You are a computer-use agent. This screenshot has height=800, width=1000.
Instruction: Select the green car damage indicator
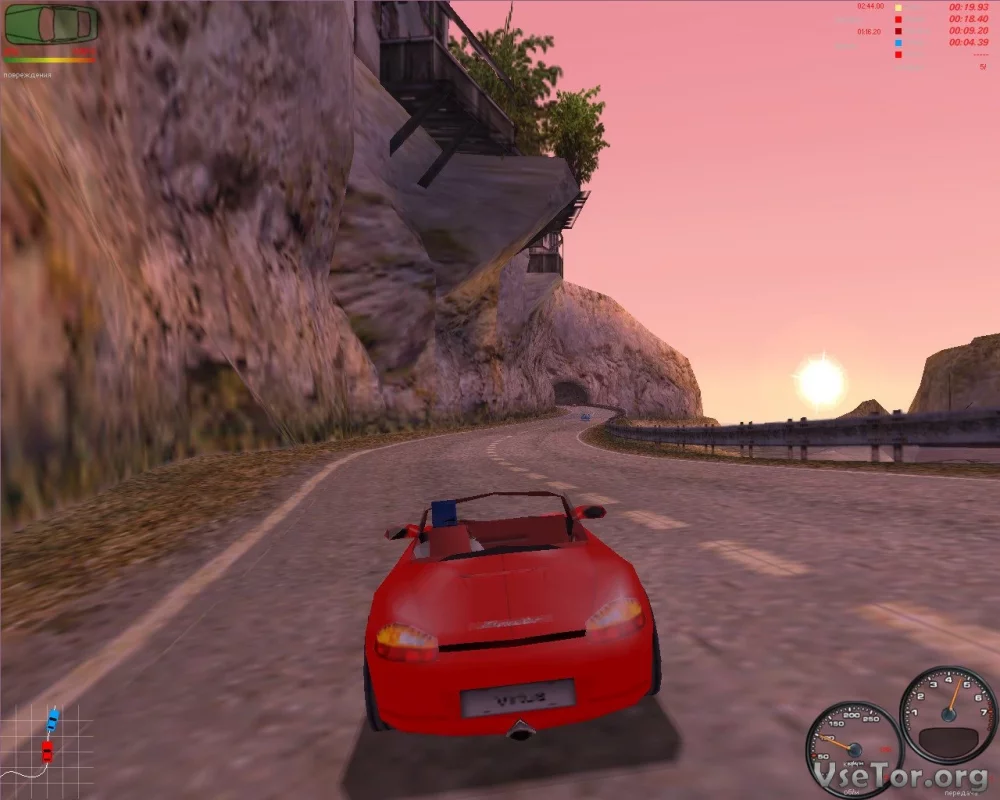51,25
